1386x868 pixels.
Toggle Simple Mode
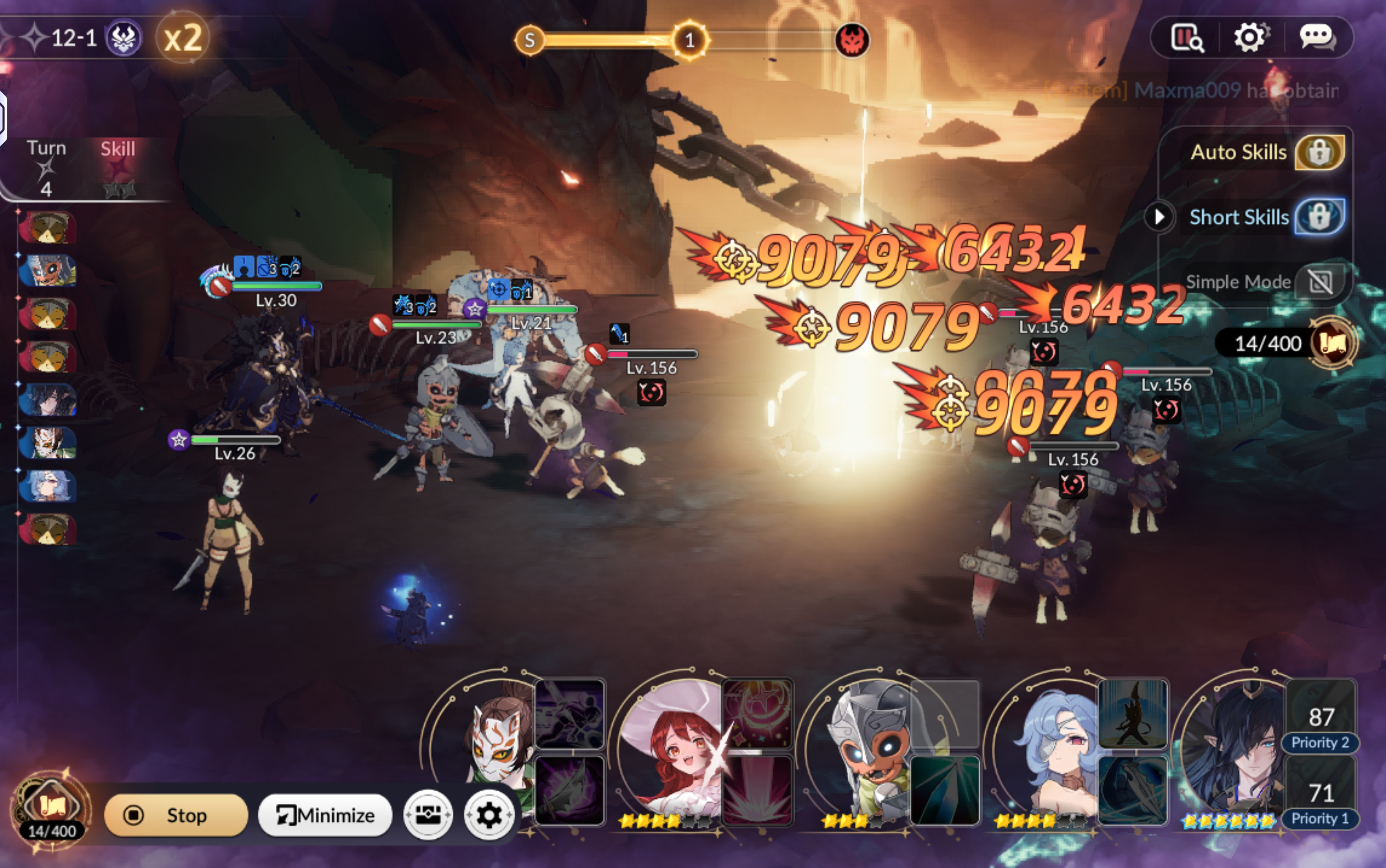(x=1320, y=282)
